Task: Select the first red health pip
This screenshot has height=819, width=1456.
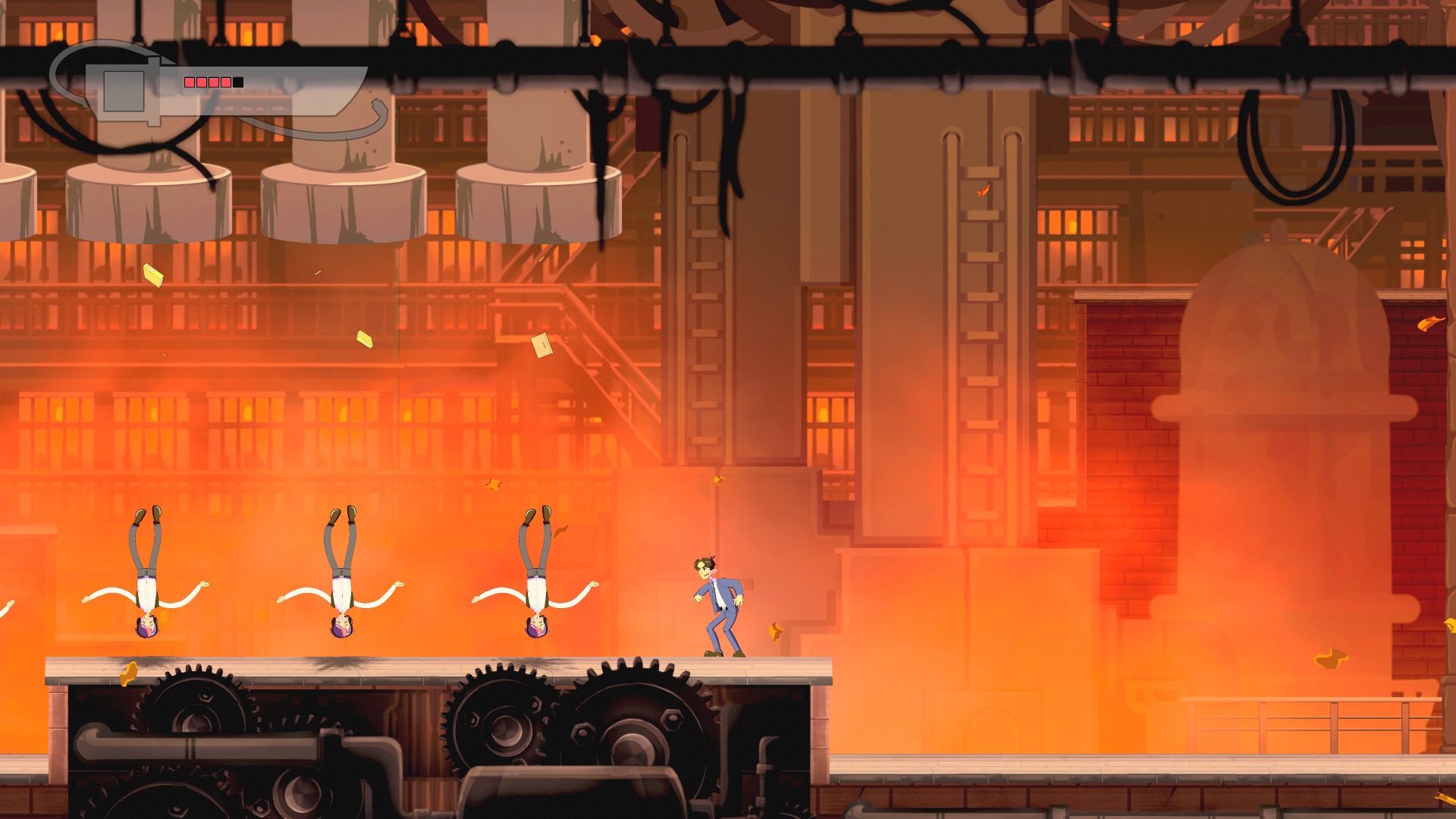Action: pyautogui.click(x=188, y=82)
